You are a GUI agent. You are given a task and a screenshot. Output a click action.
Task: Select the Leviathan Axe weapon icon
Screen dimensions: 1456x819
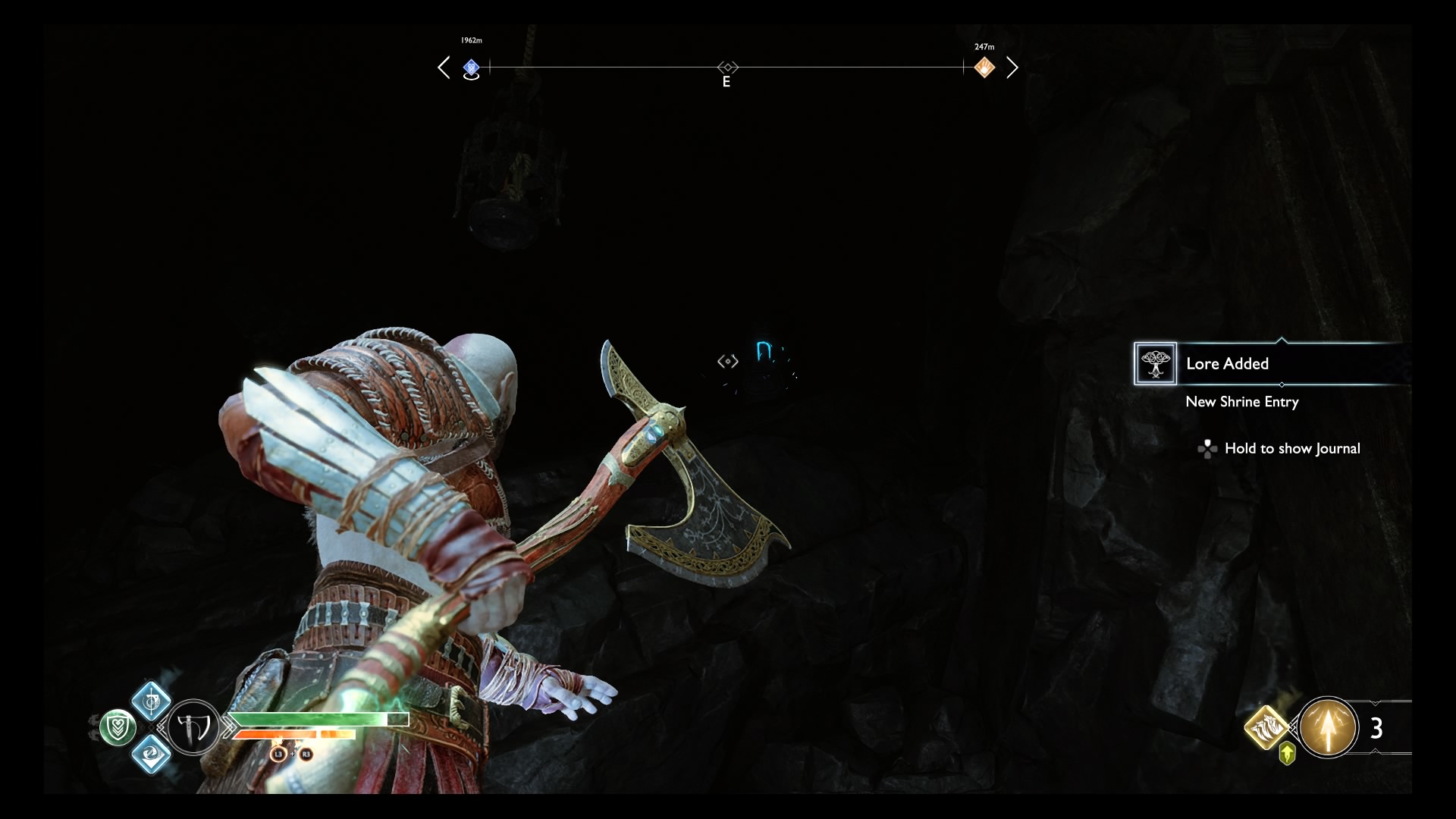click(193, 728)
